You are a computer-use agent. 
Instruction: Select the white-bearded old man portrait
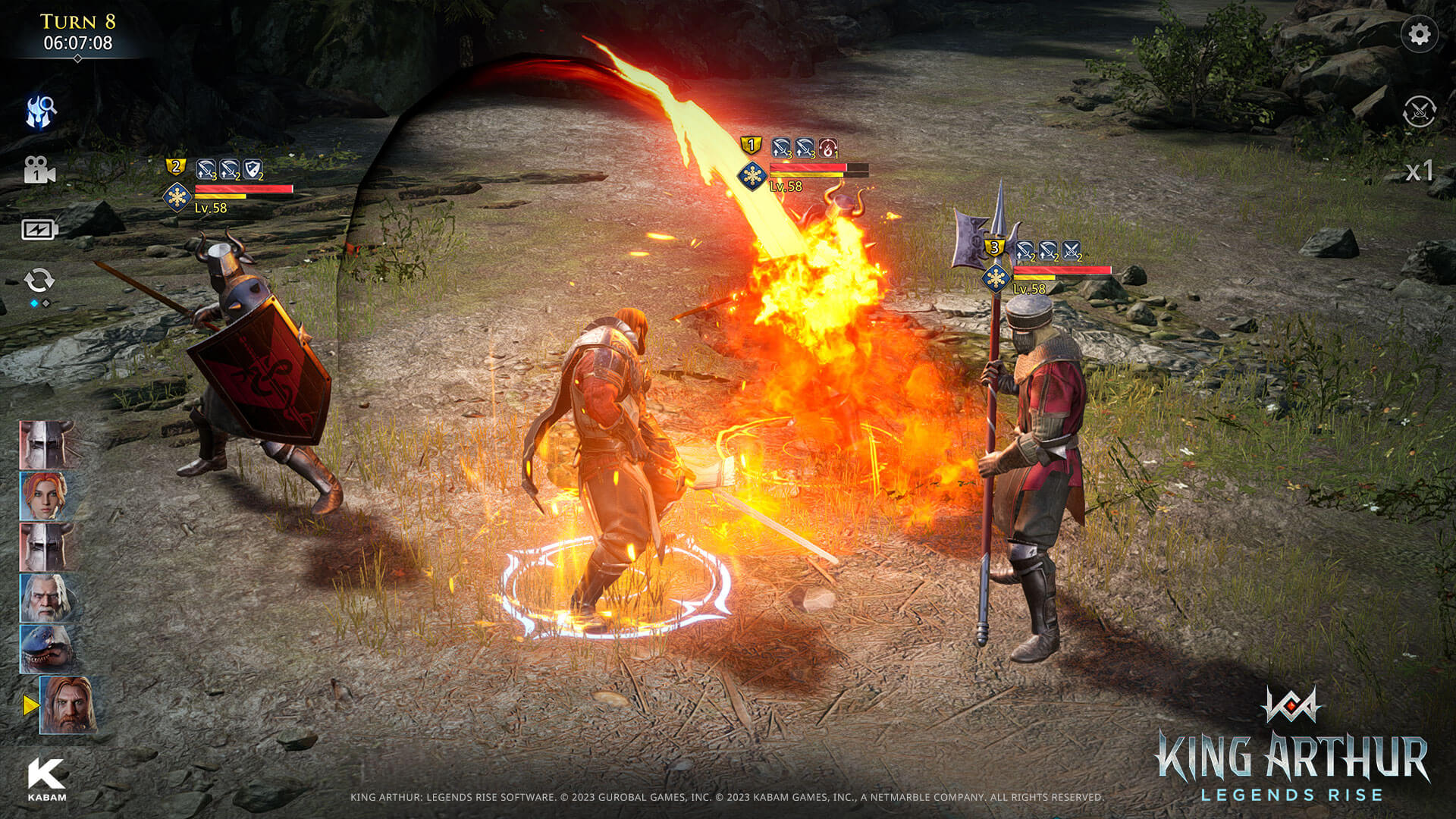45,598
